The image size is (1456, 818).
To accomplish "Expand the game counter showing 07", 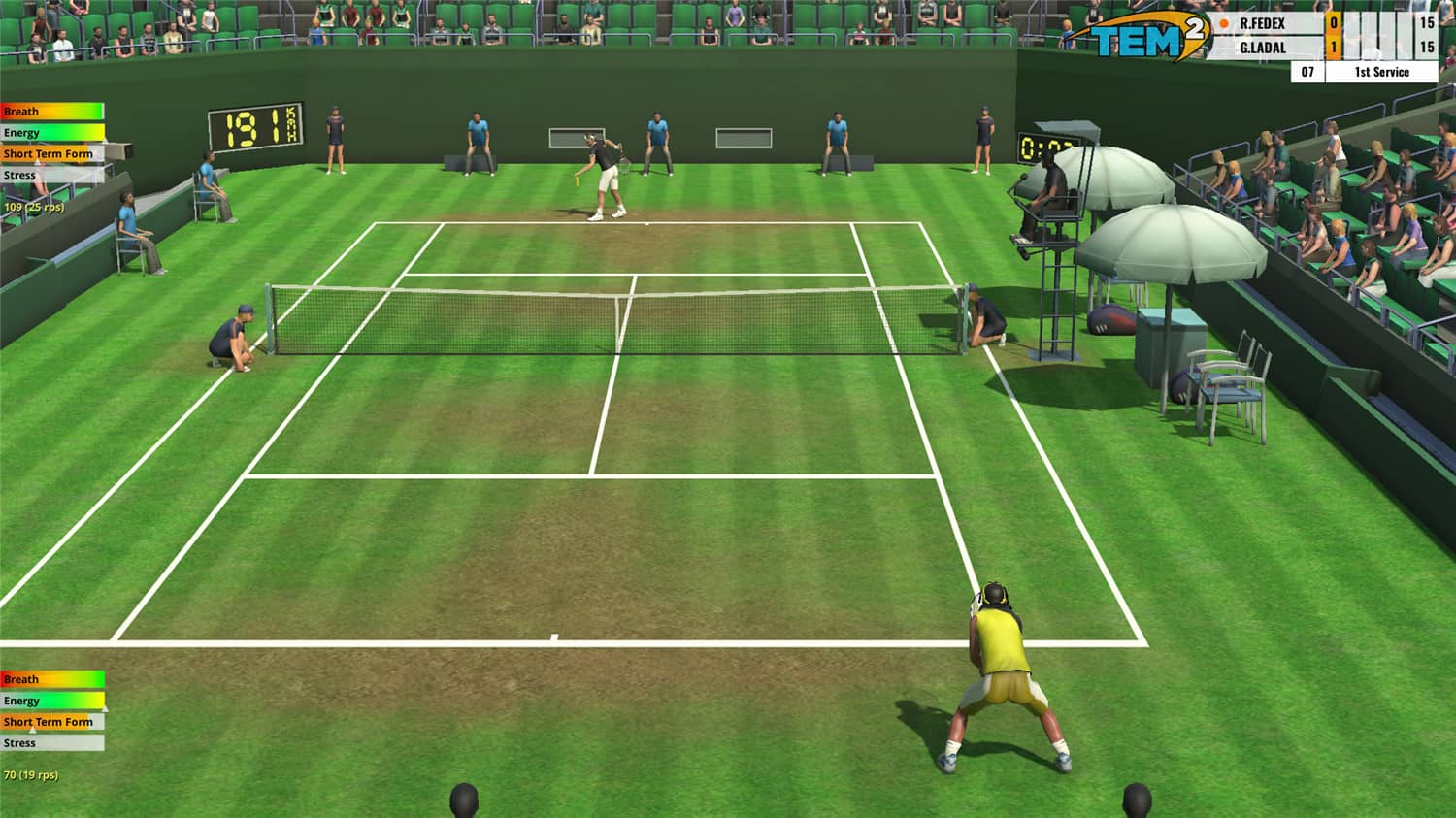I will click(1307, 71).
